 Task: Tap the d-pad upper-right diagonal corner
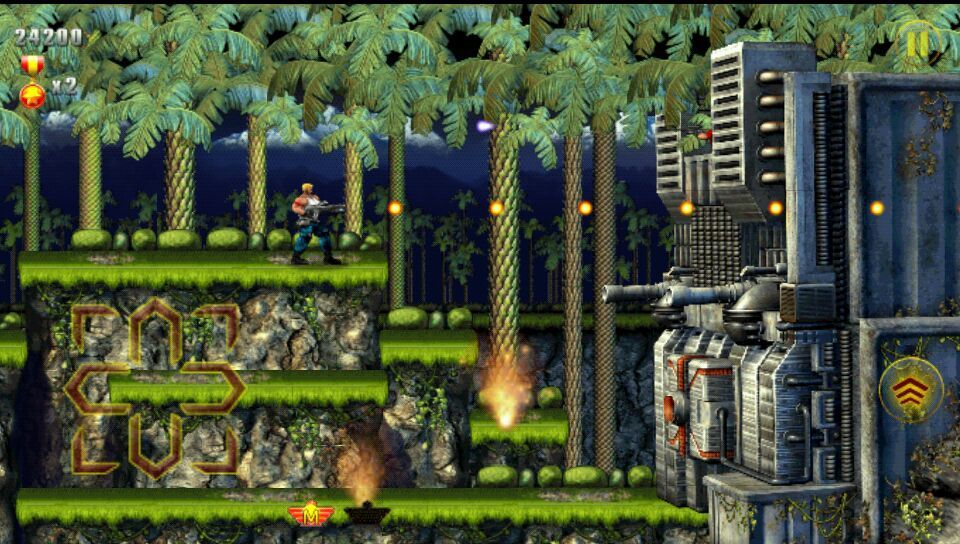pos(222,323)
